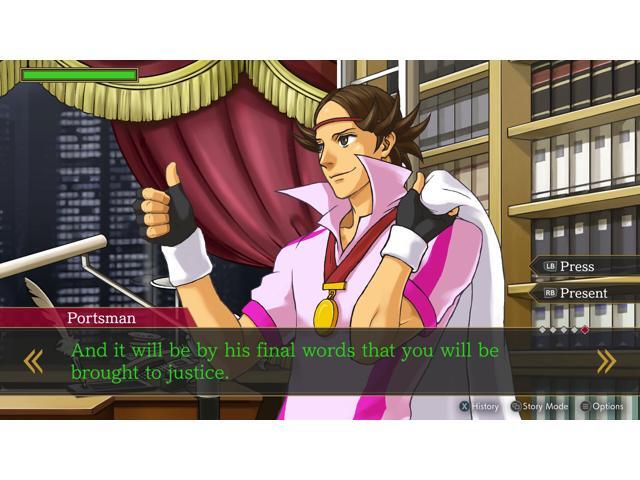Toggle Story Mode
Viewport: 640px width, 480px height.
coord(539,407)
